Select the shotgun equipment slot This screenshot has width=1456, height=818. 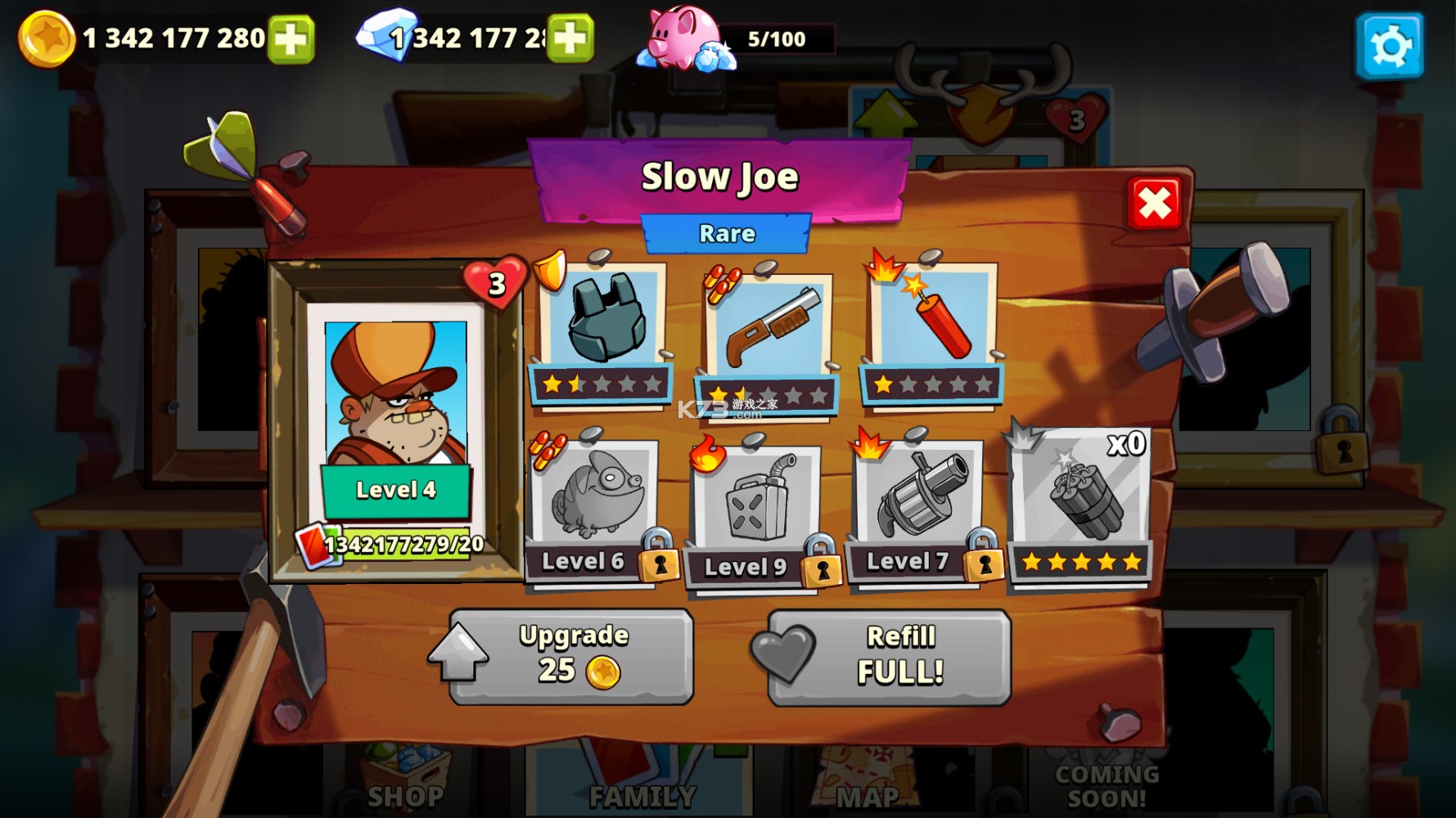[x=767, y=327]
